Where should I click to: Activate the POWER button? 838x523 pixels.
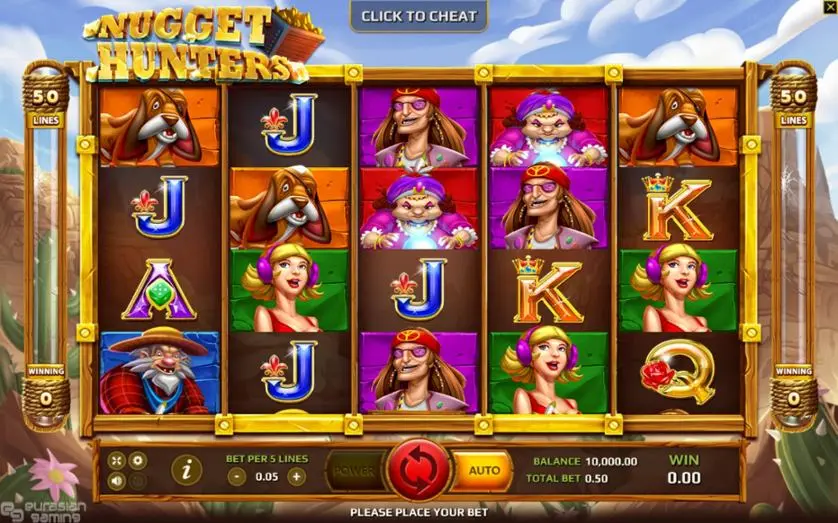(x=354, y=470)
